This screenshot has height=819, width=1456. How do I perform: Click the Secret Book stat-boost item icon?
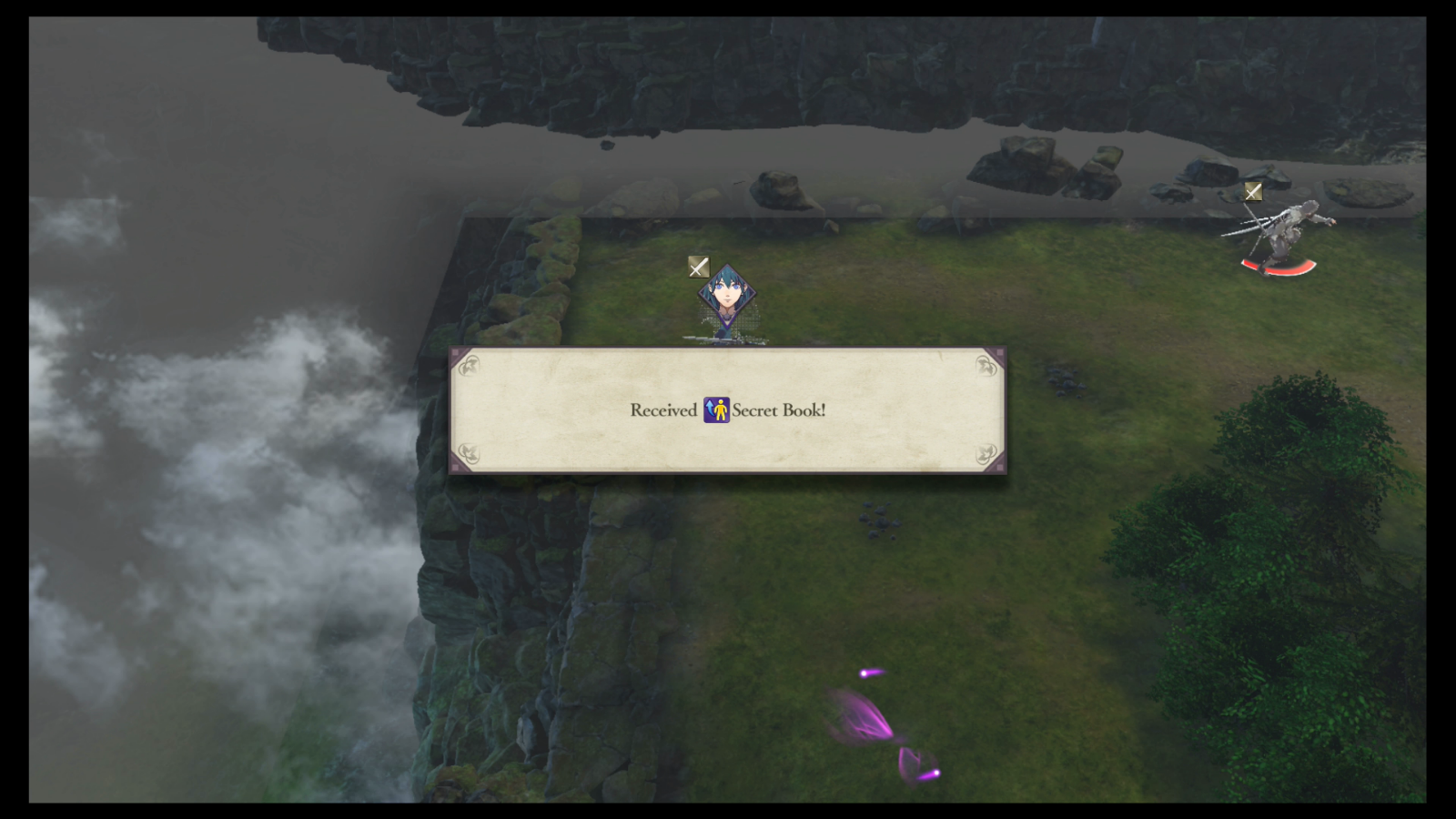[715, 409]
